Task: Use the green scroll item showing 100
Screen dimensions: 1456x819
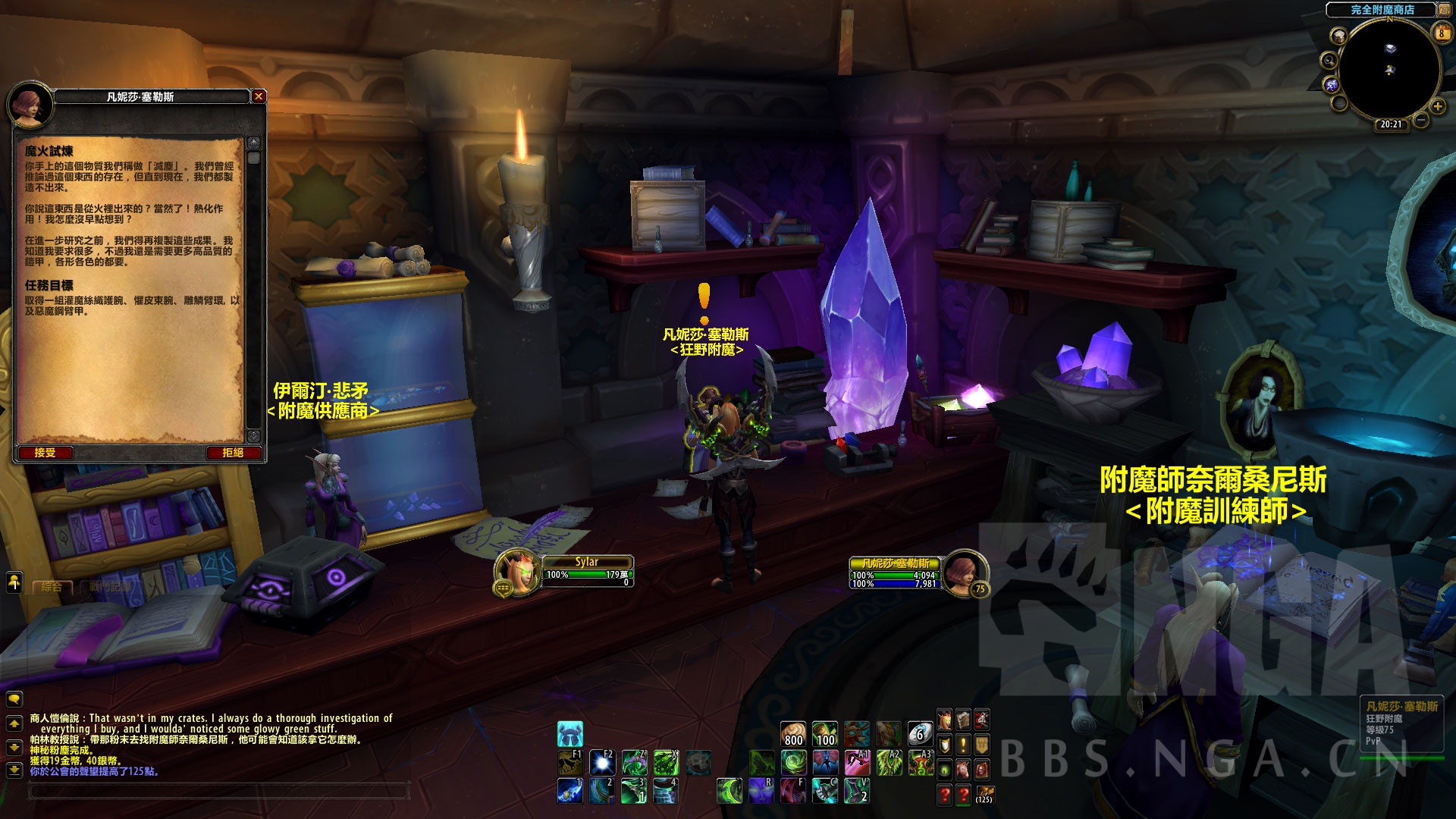Action: (x=825, y=734)
